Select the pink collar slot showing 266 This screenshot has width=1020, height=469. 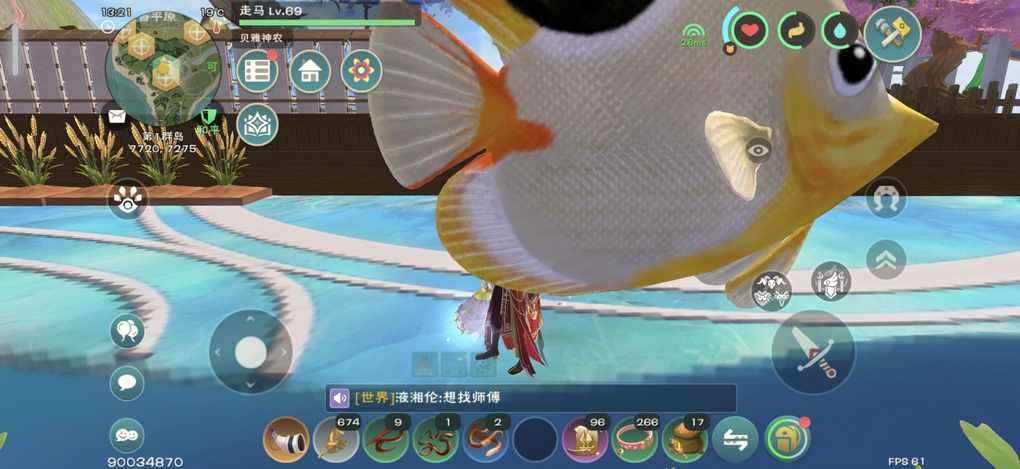click(x=635, y=439)
